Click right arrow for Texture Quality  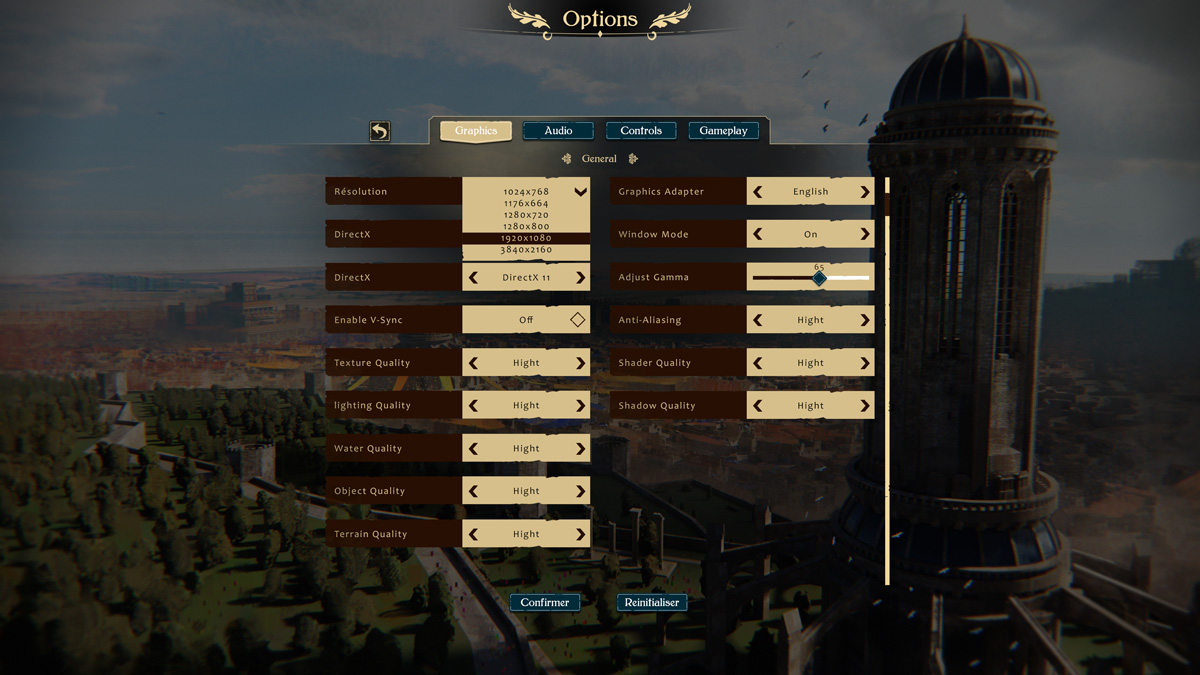pos(580,363)
